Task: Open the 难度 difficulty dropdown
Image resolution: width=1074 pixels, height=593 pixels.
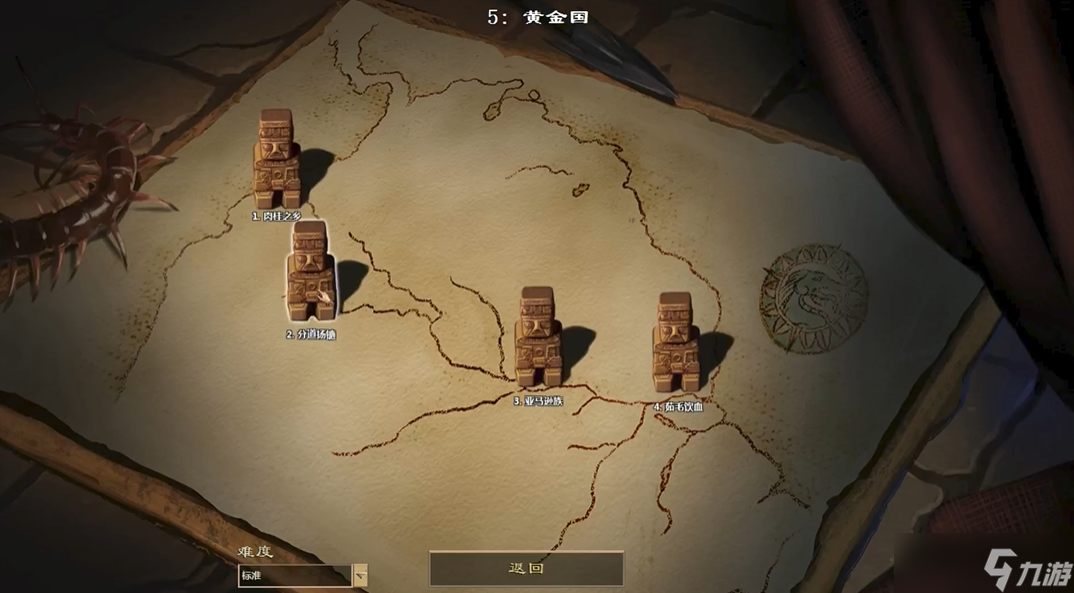Action: (360, 575)
